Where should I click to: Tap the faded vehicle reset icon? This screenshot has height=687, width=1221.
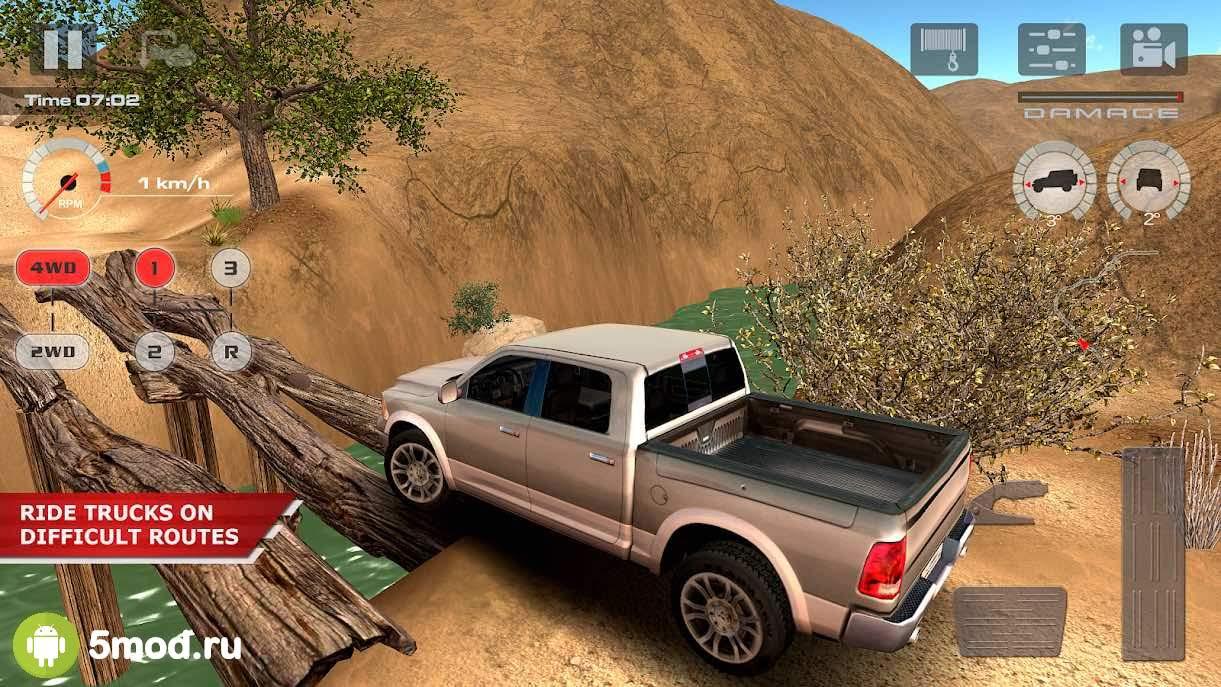pos(166,50)
